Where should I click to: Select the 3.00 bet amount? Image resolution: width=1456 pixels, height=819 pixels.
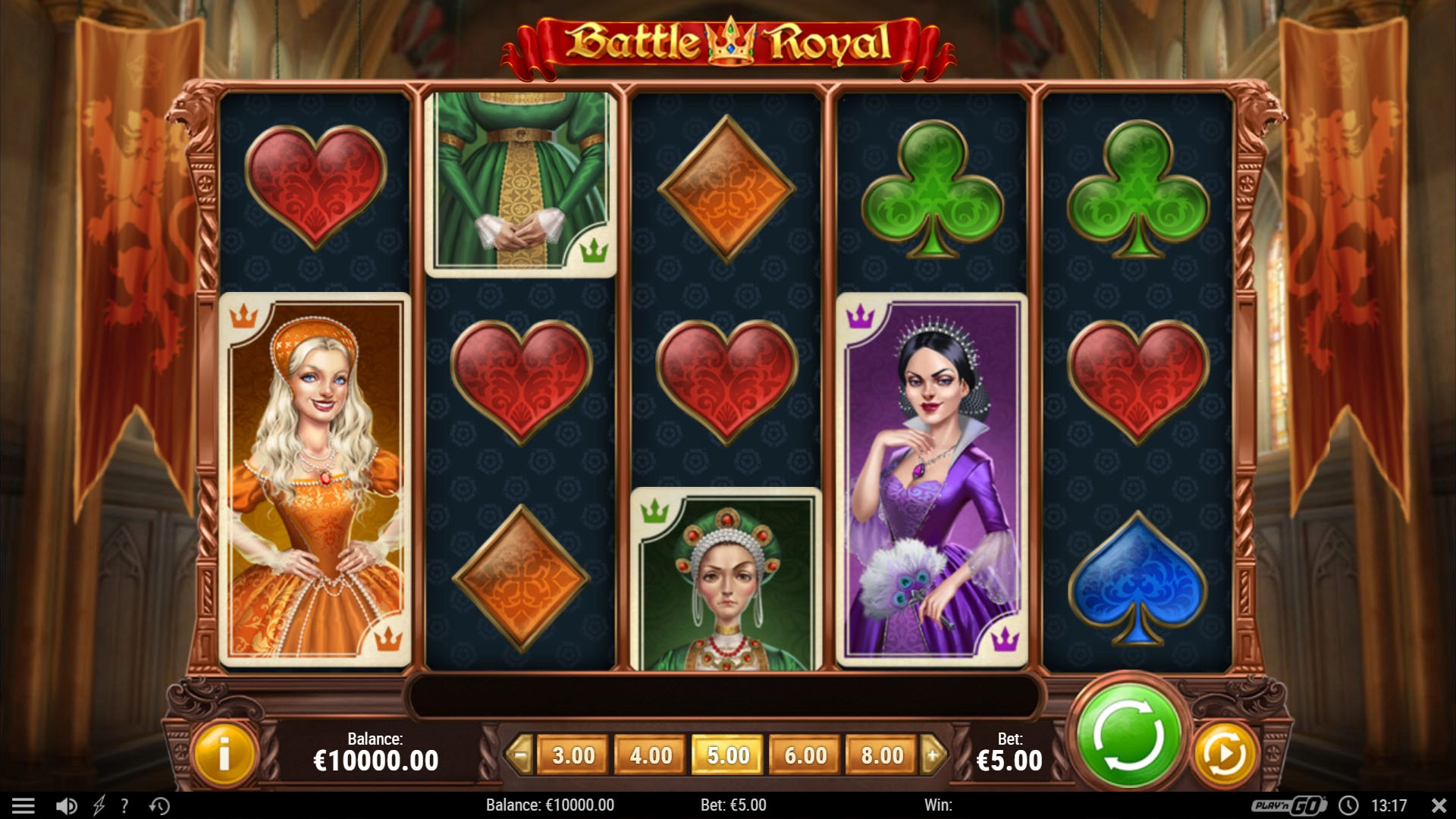click(x=573, y=755)
